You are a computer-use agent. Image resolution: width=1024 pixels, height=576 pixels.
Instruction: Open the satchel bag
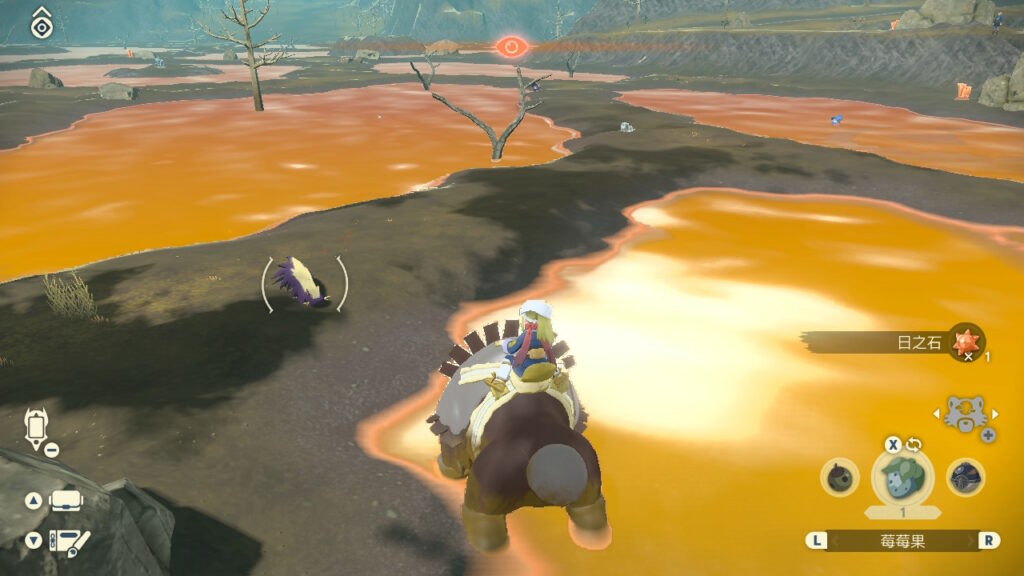[66, 500]
